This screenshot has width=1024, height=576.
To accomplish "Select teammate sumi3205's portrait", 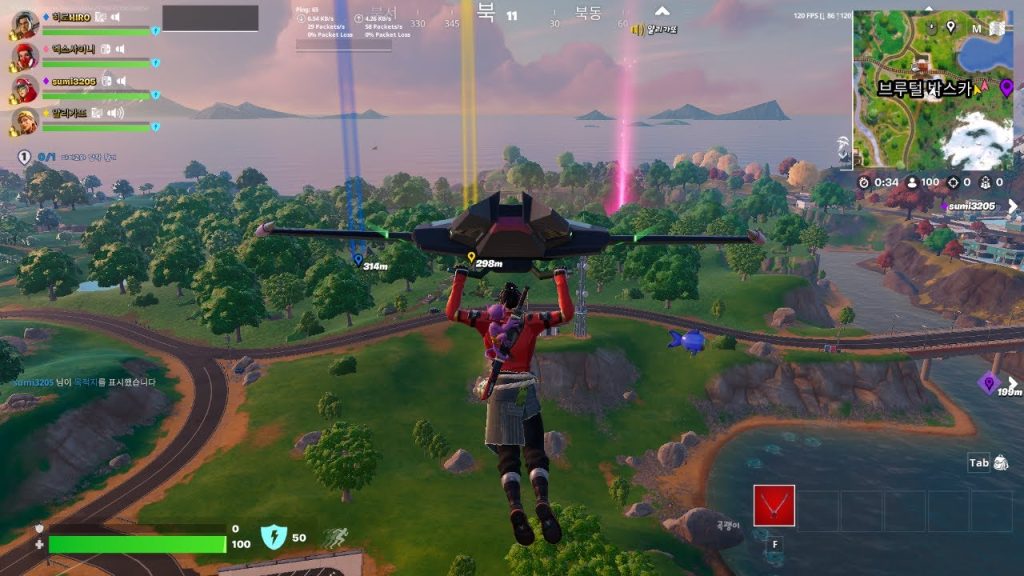I will coord(26,90).
